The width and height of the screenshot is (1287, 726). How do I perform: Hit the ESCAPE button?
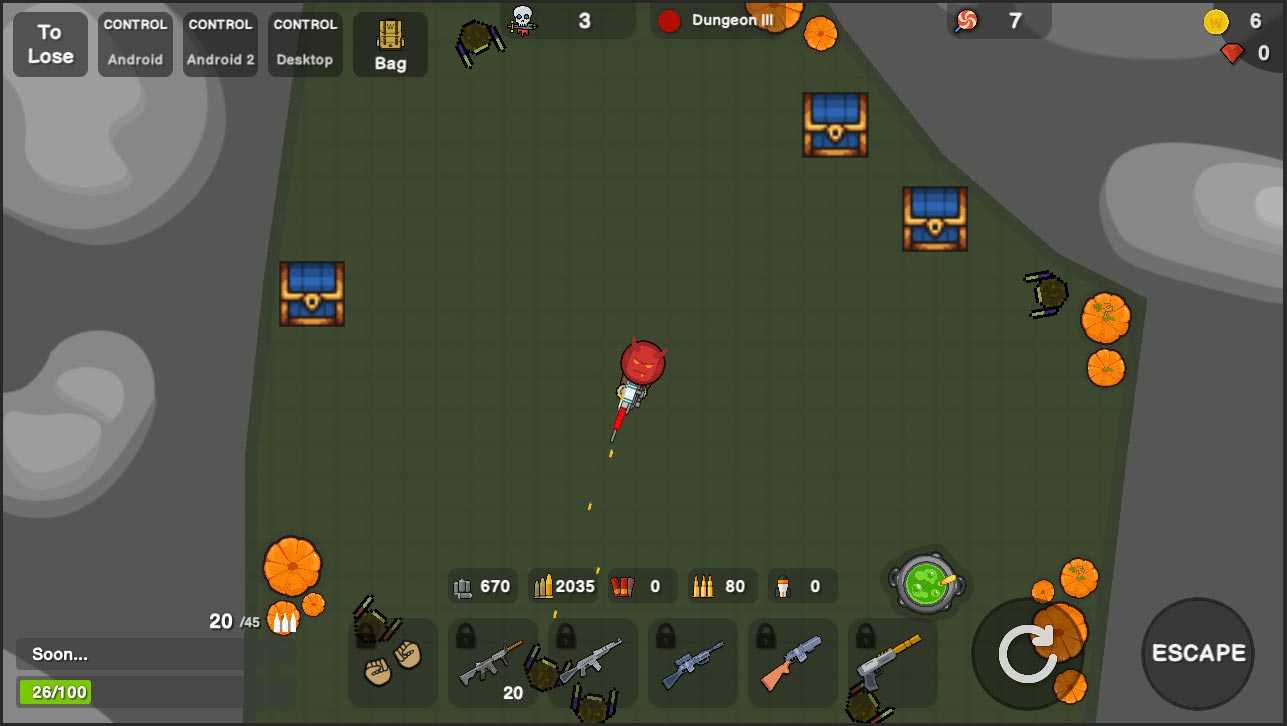click(1198, 654)
